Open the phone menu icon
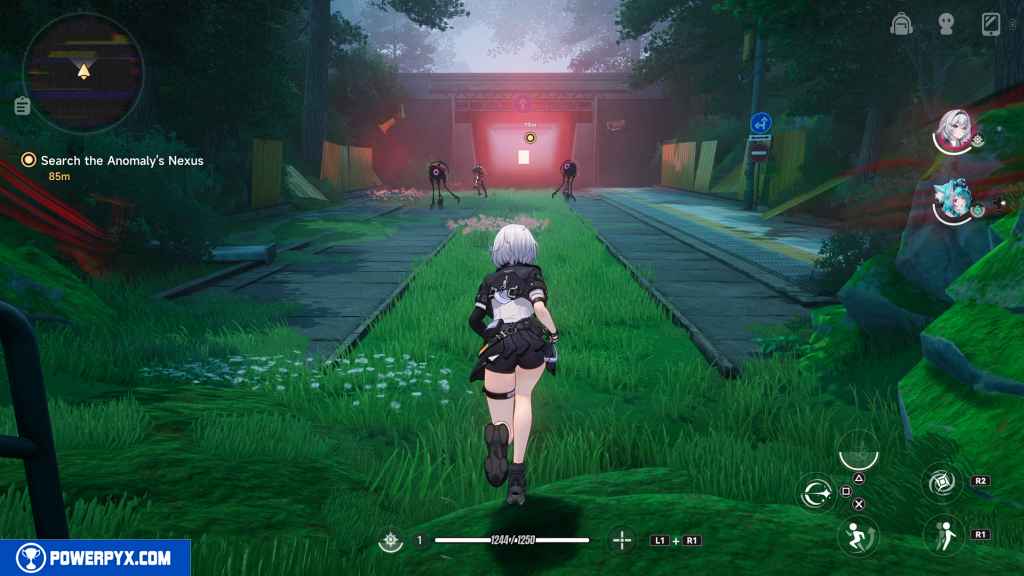 tap(991, 24)
